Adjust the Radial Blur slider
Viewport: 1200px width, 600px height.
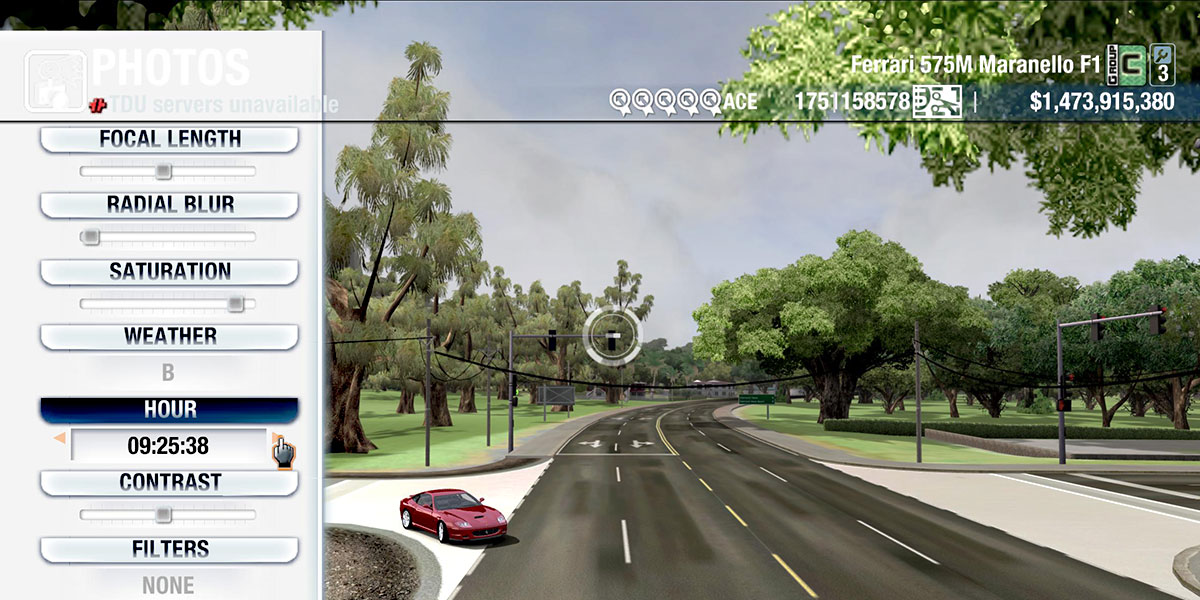tap(90, 237)
